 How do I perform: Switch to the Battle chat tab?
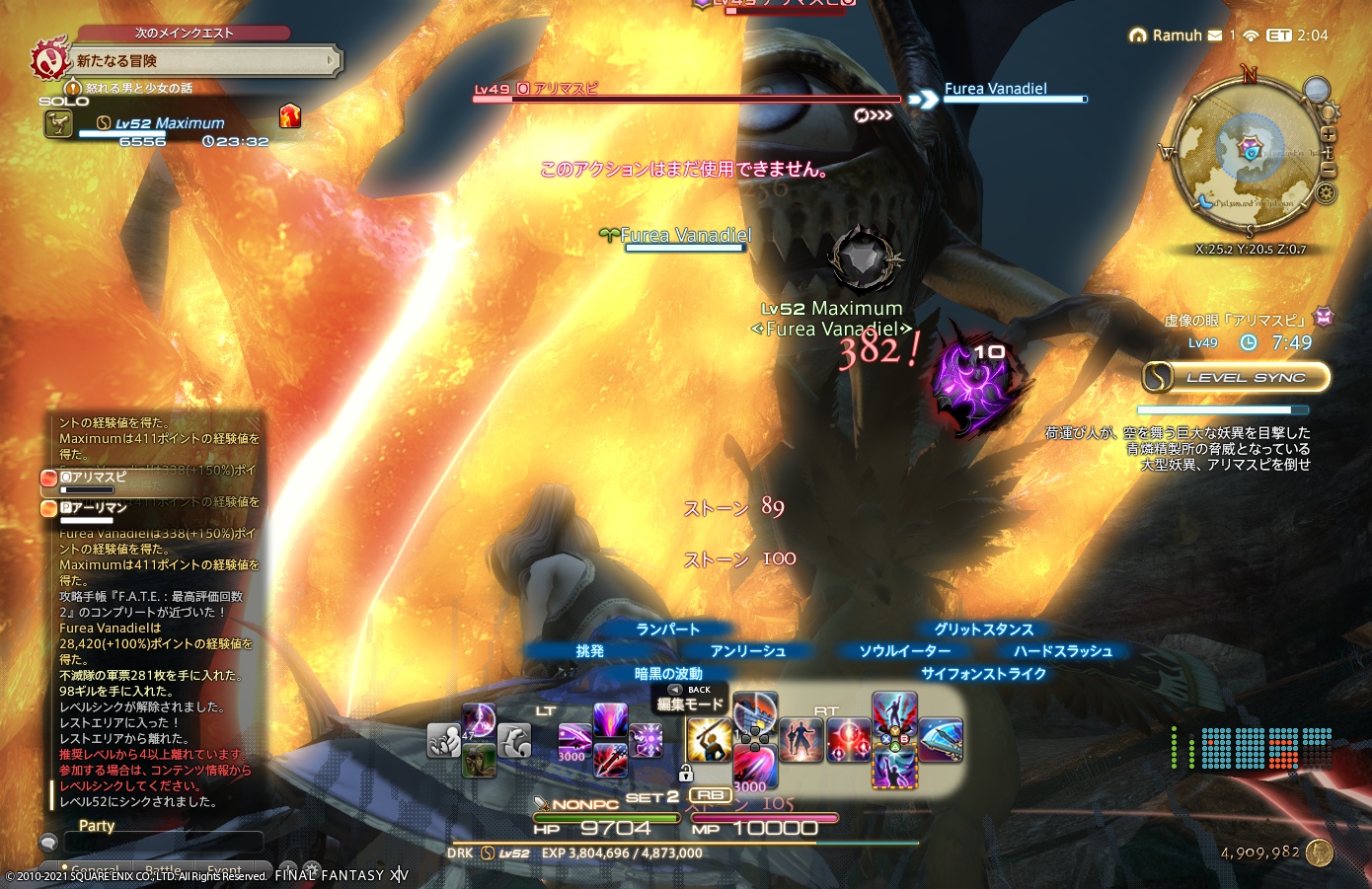(x=163, y=868)
